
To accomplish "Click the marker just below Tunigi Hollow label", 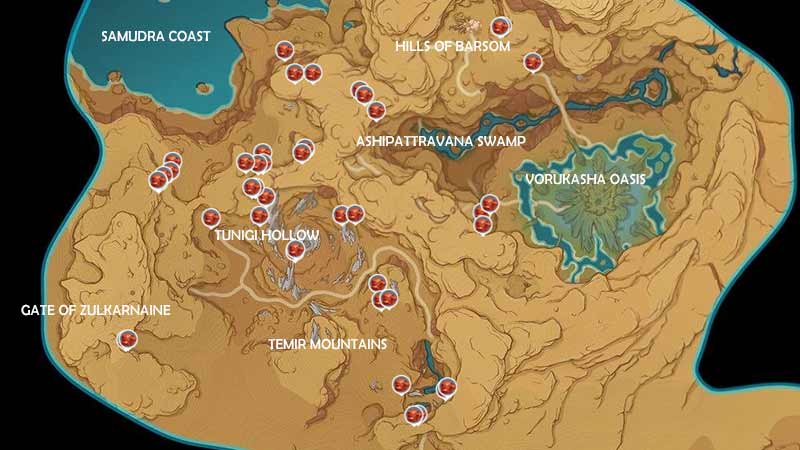I will [x=294, y=249].
